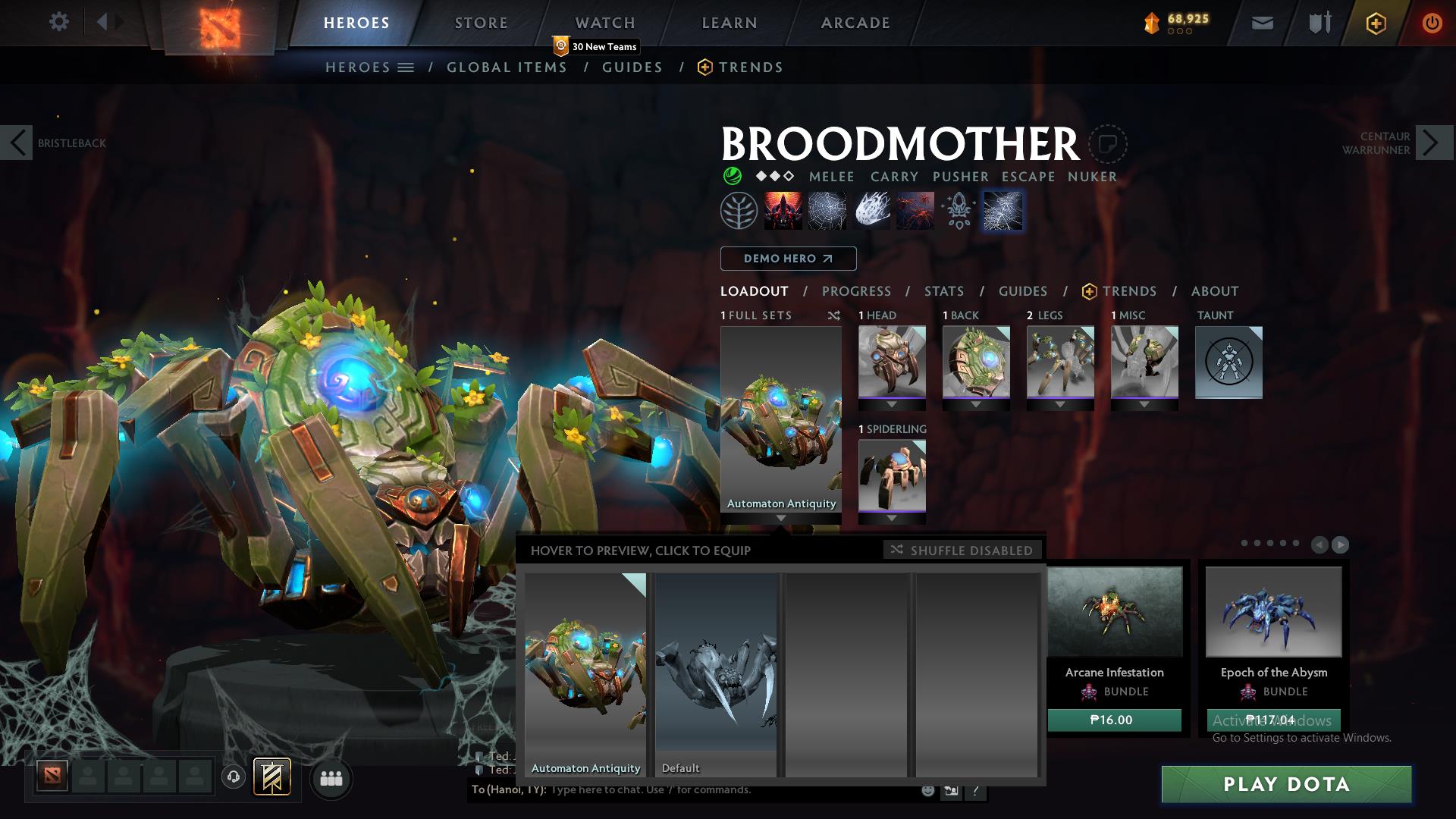Click the power/logout button
The width and height of the screenshot is (1456, 819).
1432,23
